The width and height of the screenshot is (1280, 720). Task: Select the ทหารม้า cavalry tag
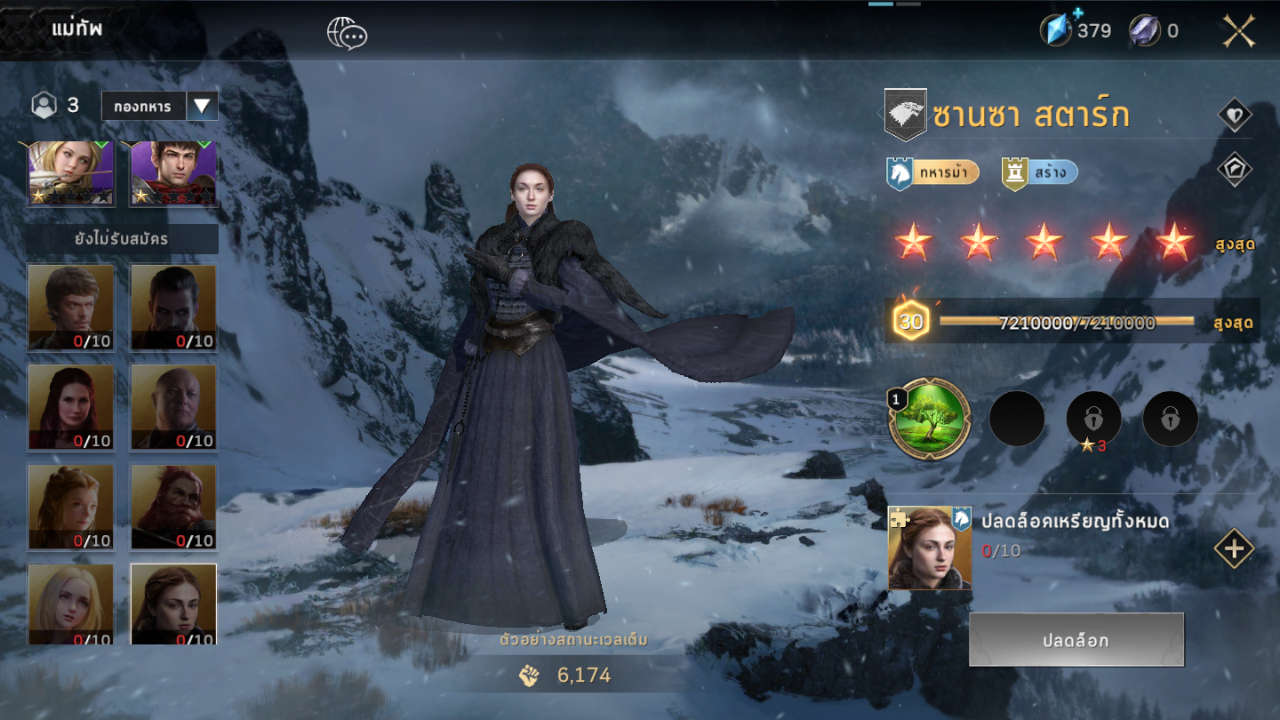(933, 173)
